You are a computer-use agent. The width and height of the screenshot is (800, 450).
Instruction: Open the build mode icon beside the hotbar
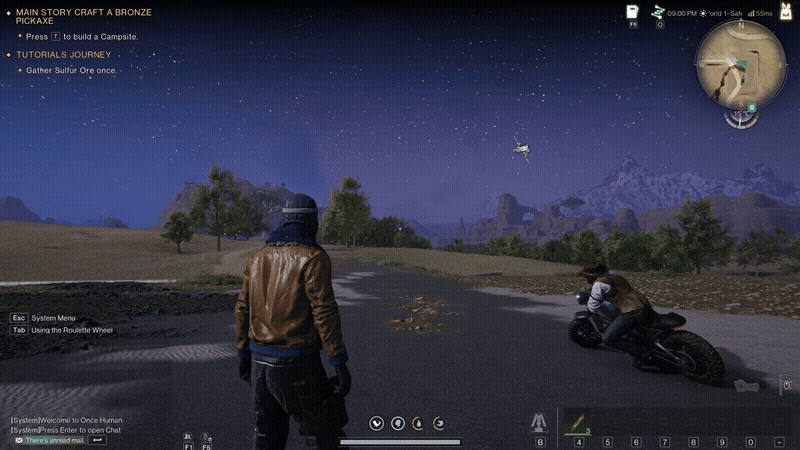click(x=540, y=423)
